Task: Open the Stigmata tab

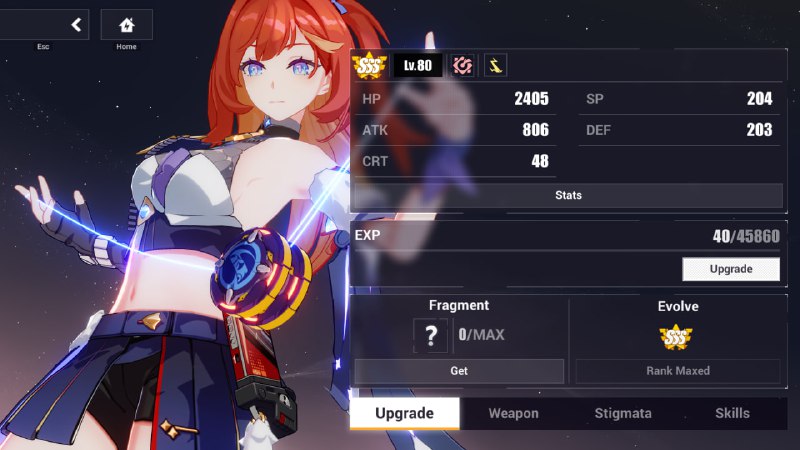Action: [623, 413]
